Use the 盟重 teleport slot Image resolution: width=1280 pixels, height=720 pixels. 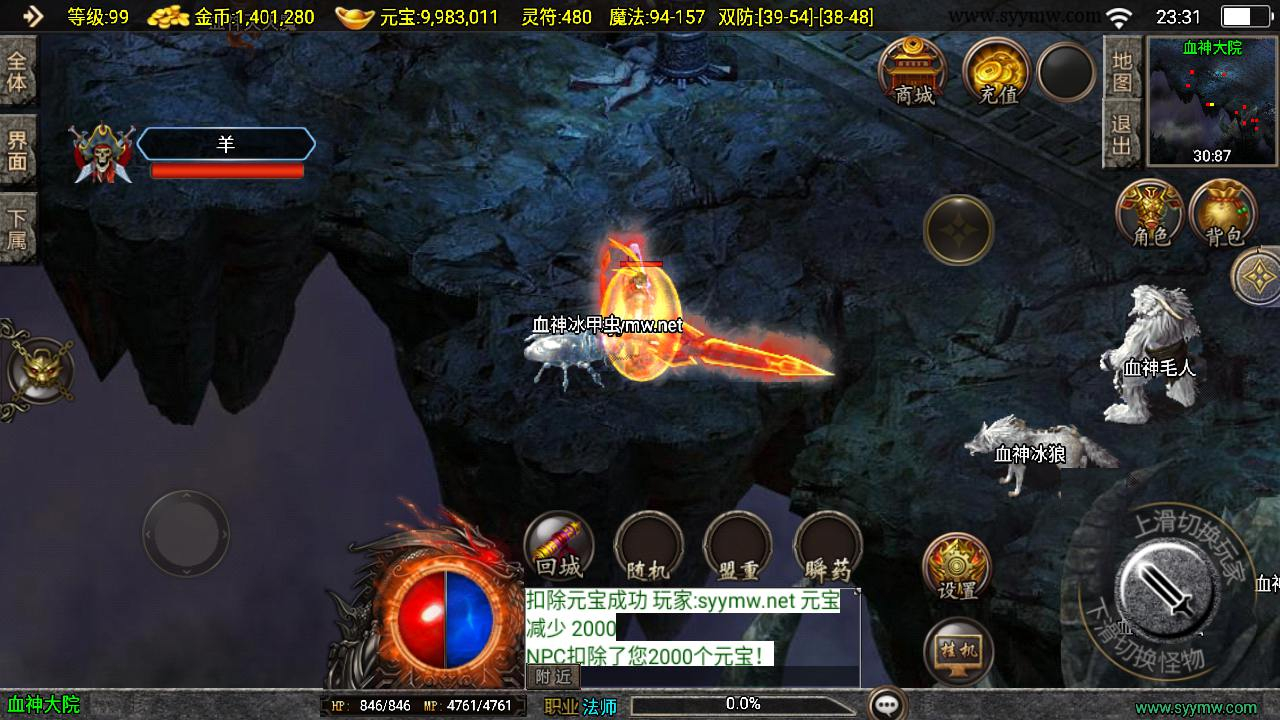tap(738, 546)
